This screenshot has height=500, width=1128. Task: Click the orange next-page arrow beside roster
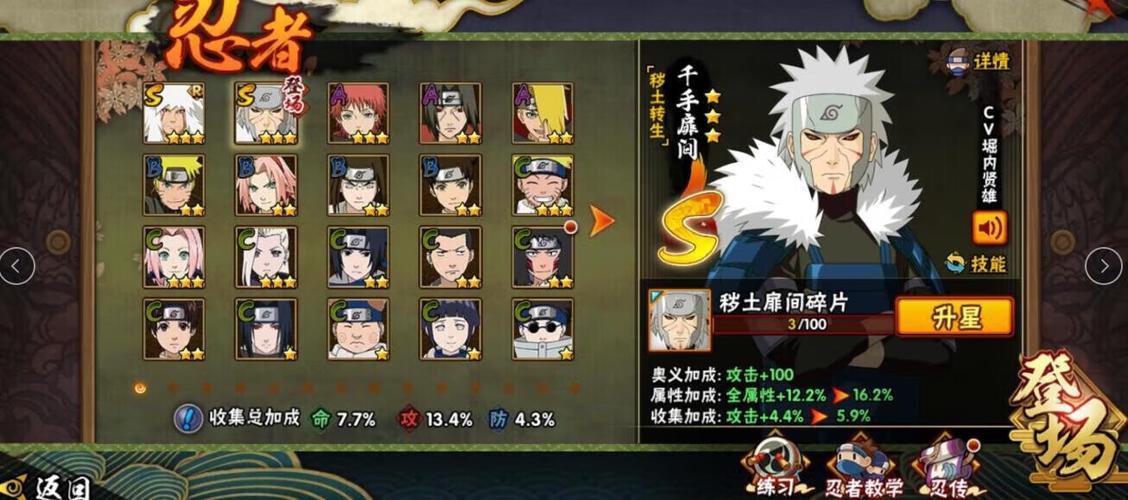click(x=602, y=221)
